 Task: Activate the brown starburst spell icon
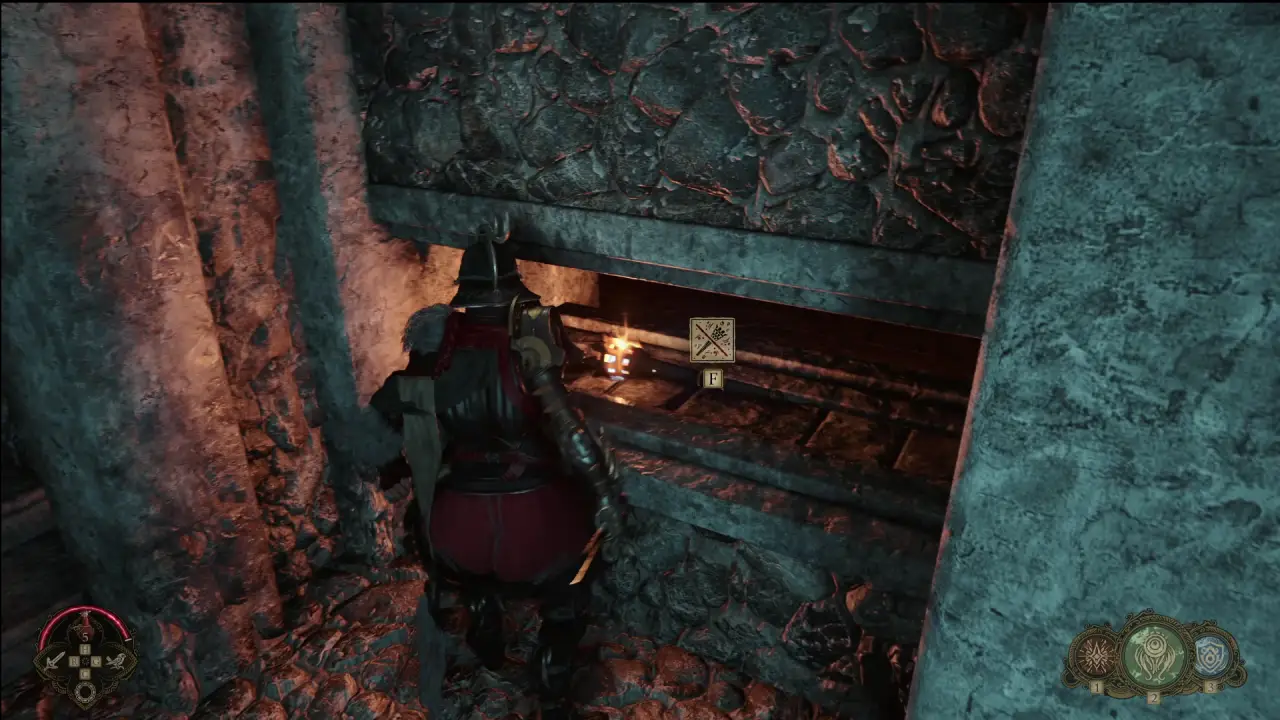(x=1094, y=657)
